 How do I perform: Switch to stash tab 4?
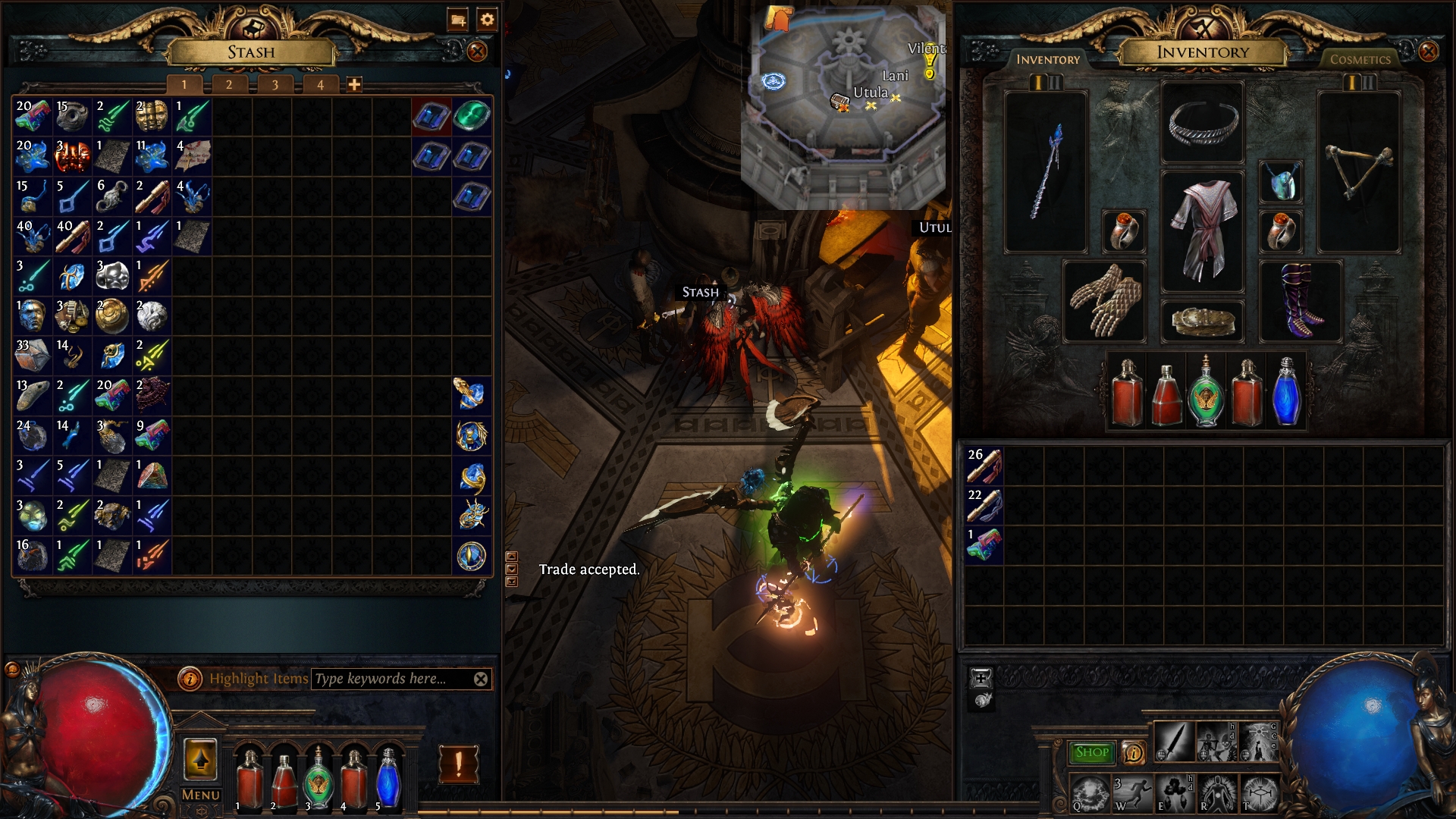[x=320, y=85]
